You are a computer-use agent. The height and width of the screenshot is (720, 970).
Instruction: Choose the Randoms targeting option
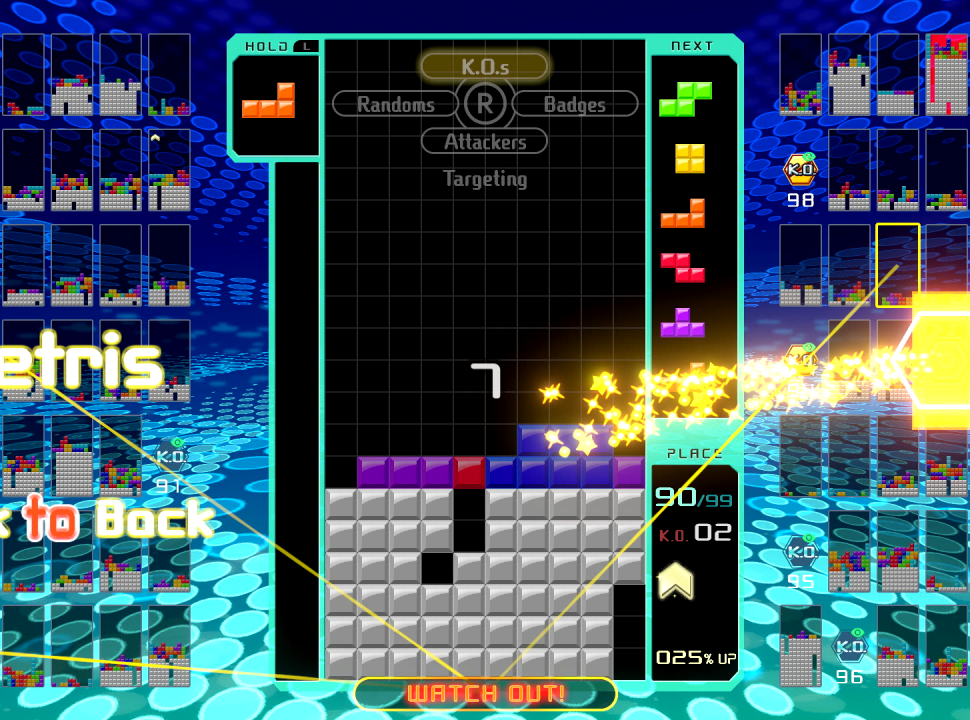pyautogui.click(x=396, y=104)
